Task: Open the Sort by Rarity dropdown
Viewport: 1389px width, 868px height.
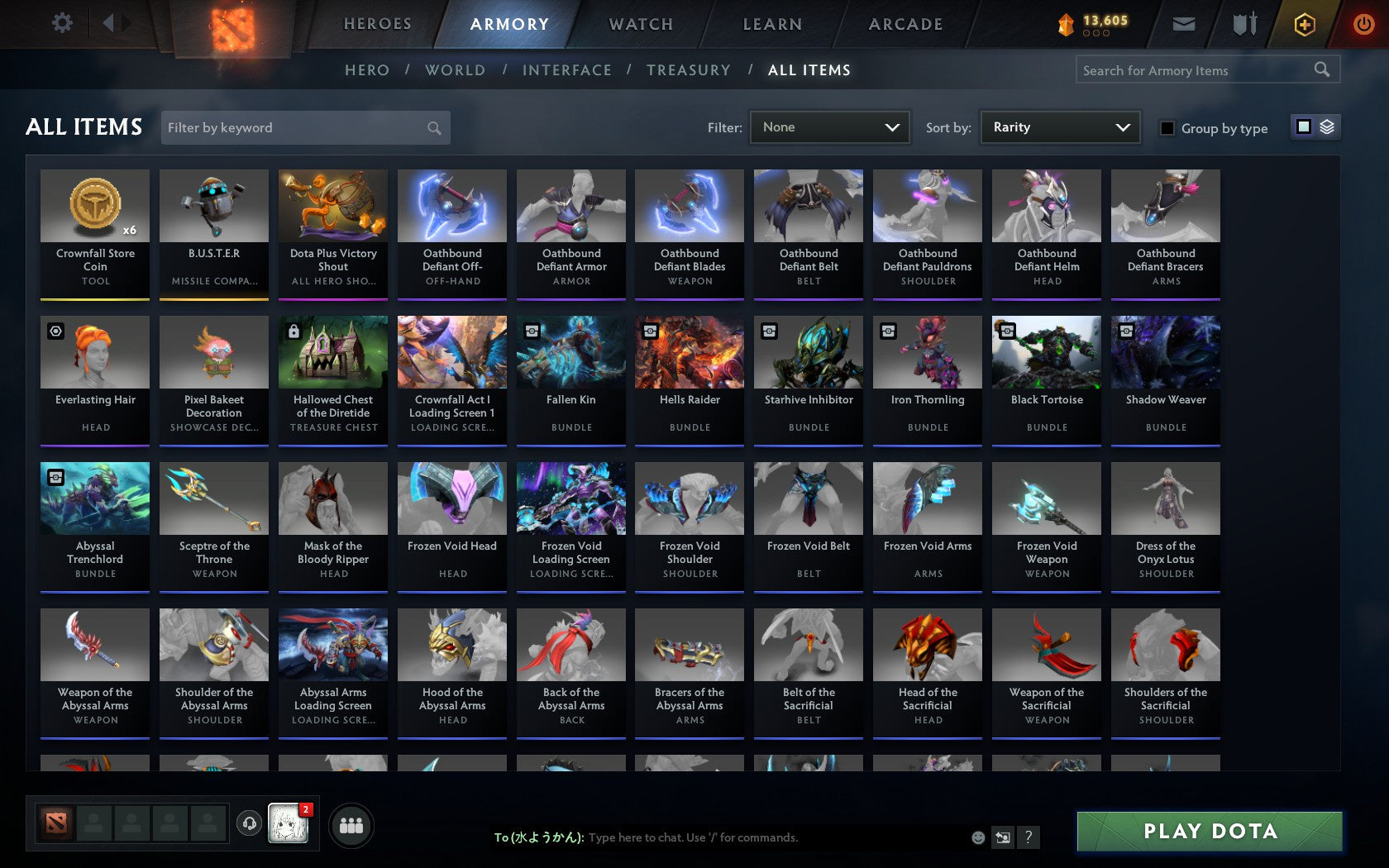Action: (x=1059, y=126)
